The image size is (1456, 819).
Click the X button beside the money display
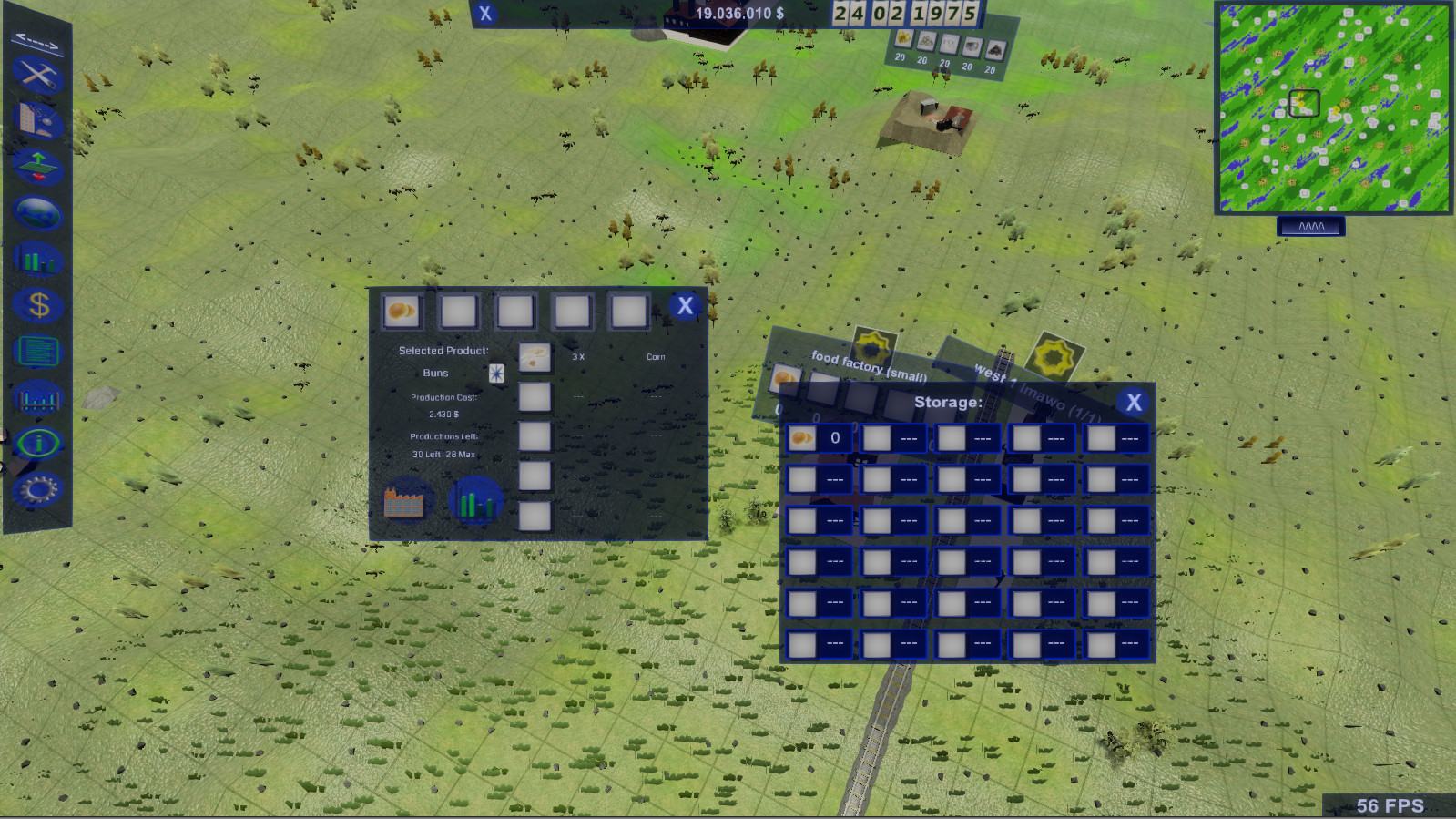485,14
